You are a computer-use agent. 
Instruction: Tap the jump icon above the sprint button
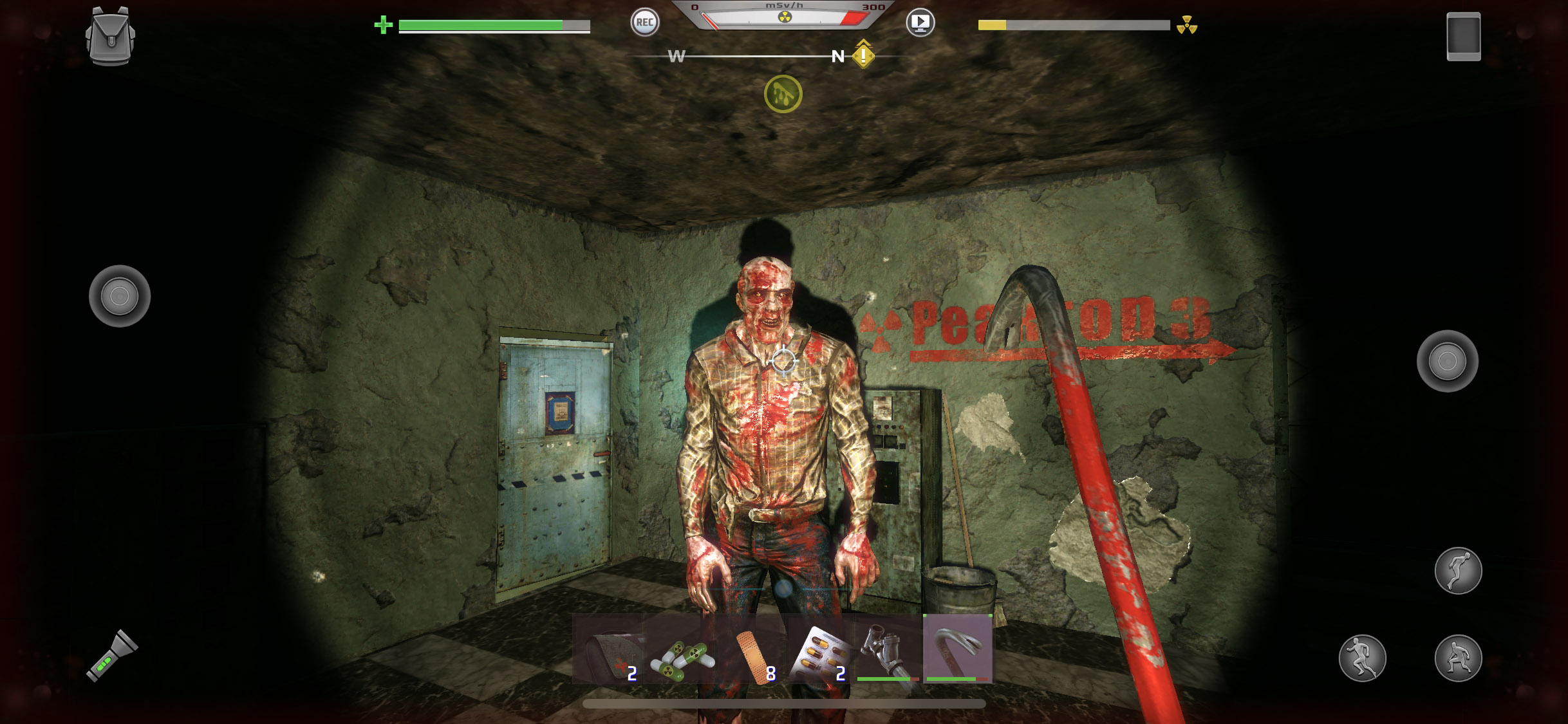pos(1457,570)
